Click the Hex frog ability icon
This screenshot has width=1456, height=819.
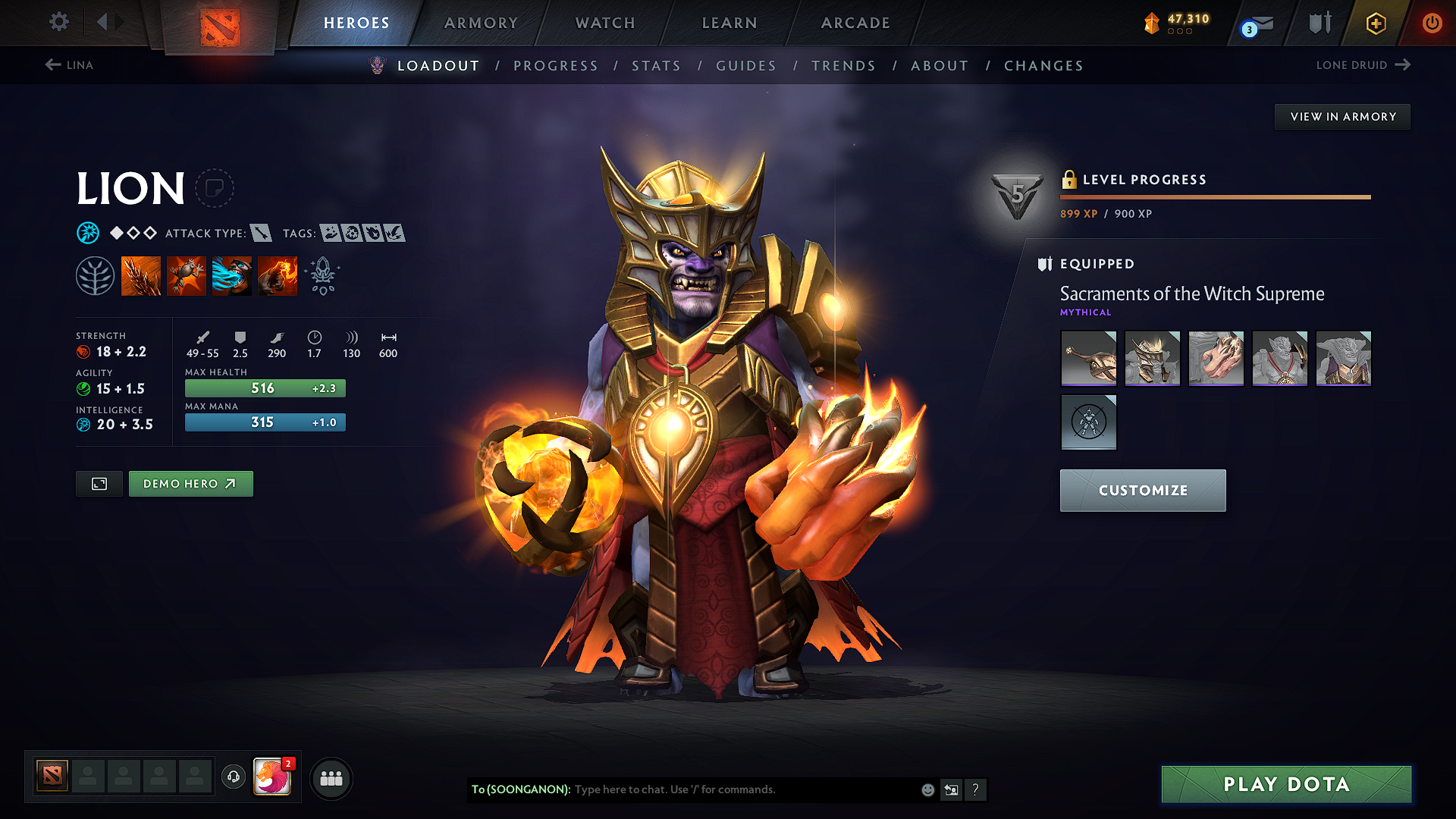tap(187, 275)
